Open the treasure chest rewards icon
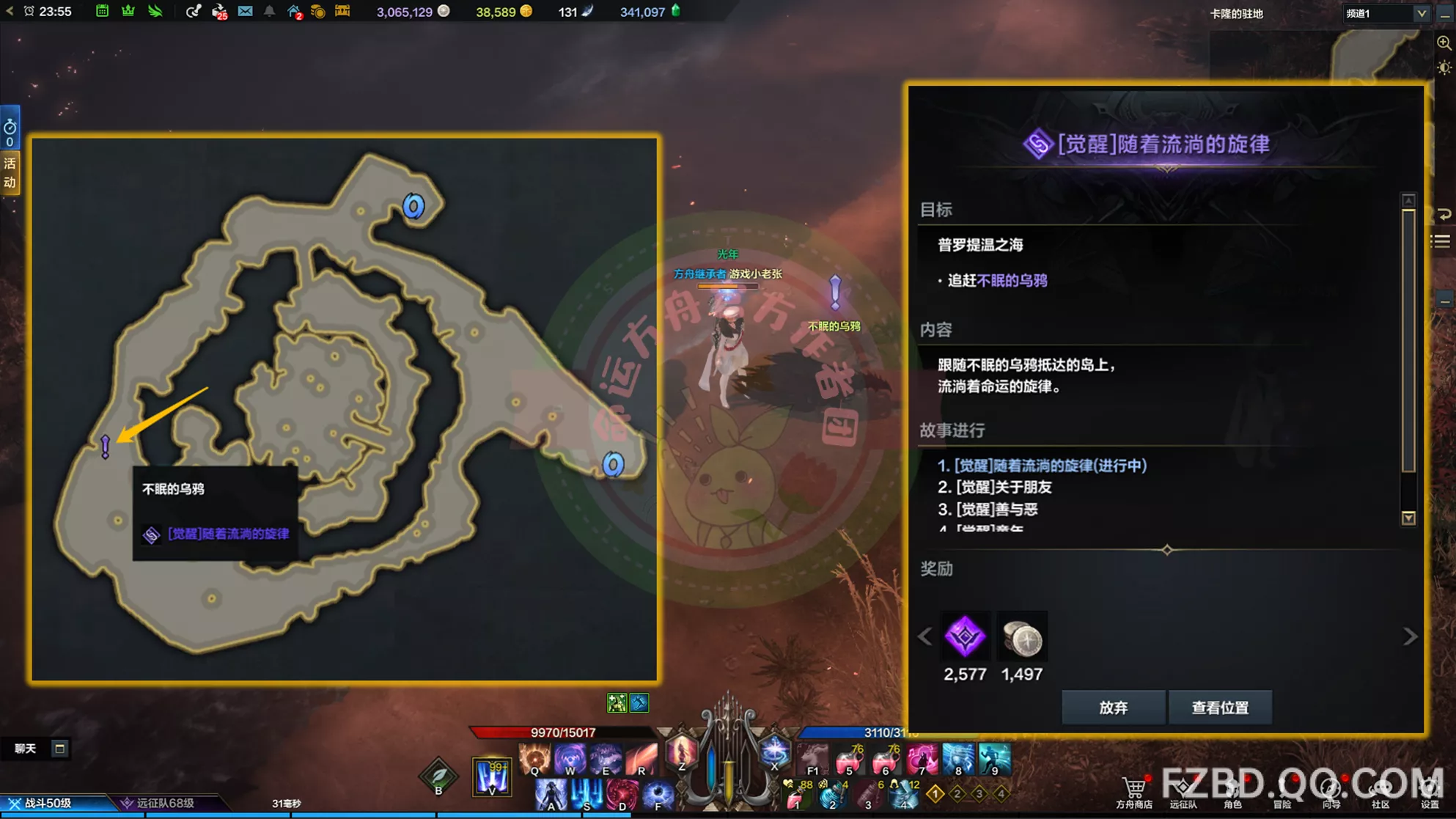The width and height of the screenshot is (1456, 819). point(343,12)
